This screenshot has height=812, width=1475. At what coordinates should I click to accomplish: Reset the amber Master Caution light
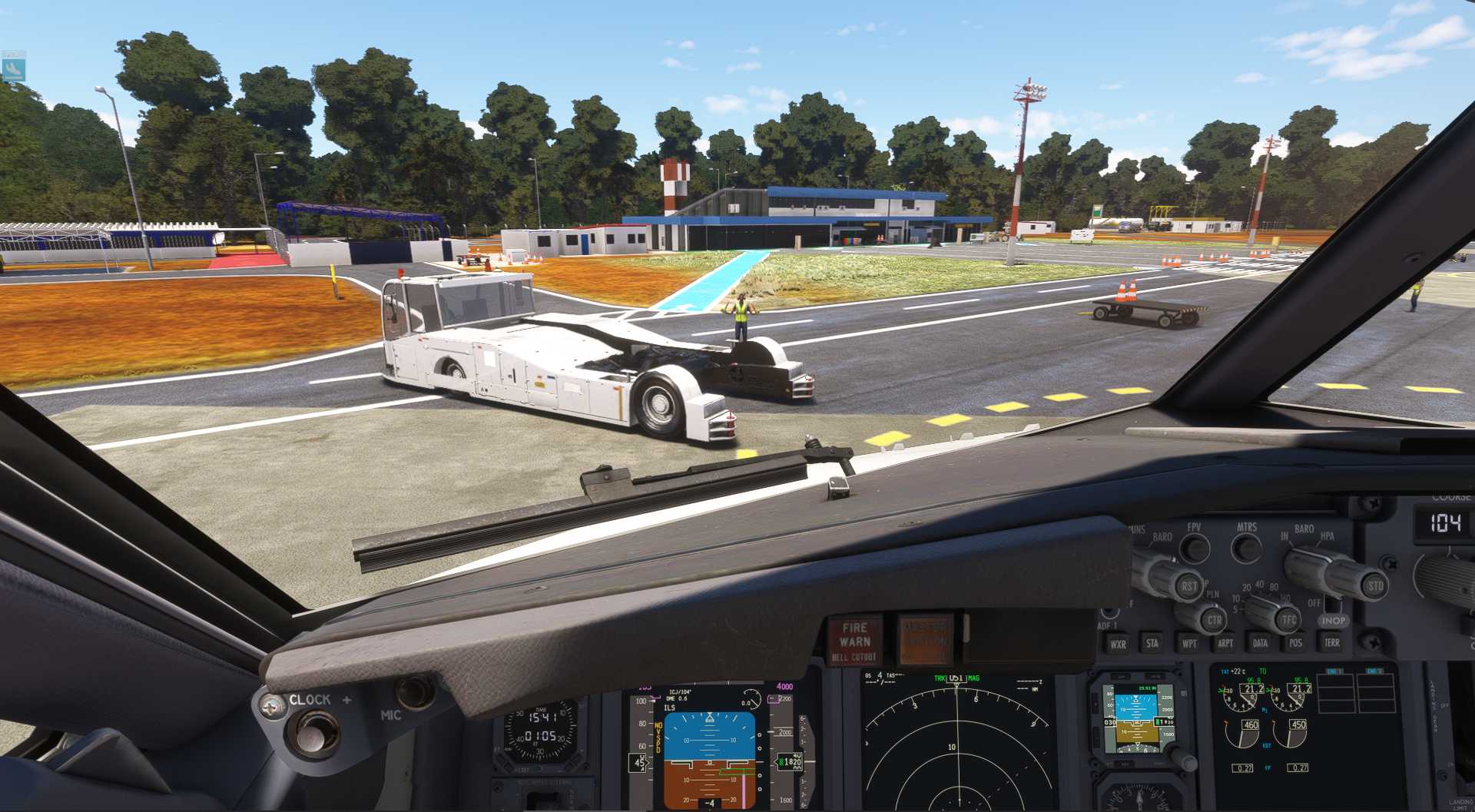925,638
